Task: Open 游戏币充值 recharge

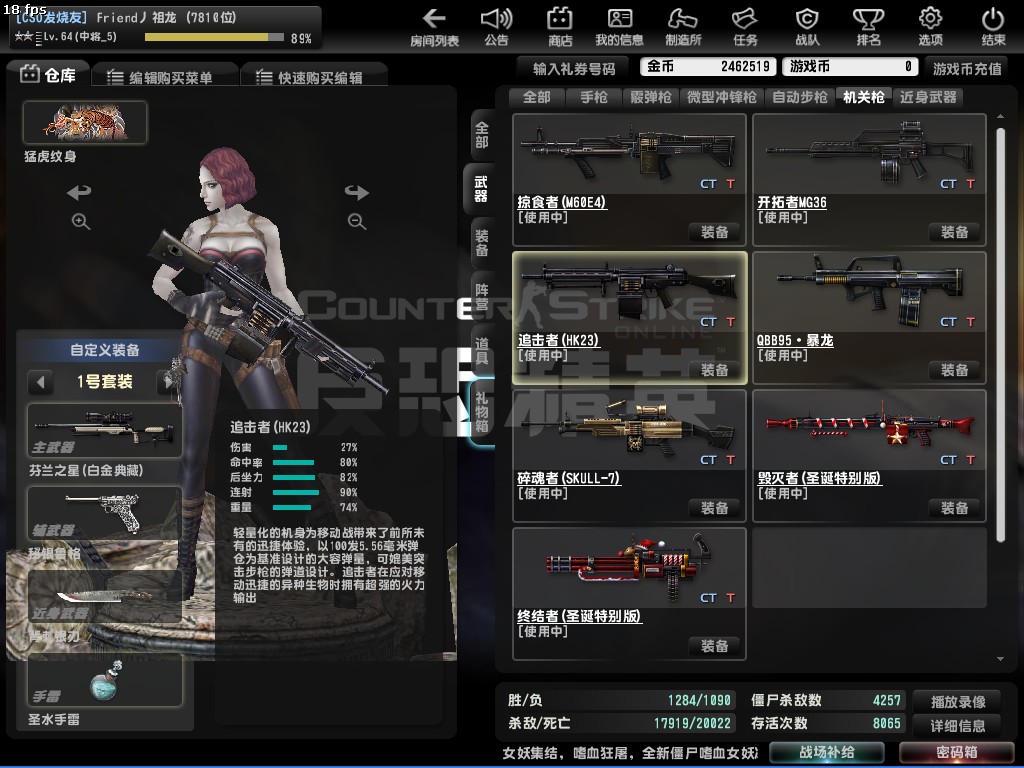Action: click(967, 68)
